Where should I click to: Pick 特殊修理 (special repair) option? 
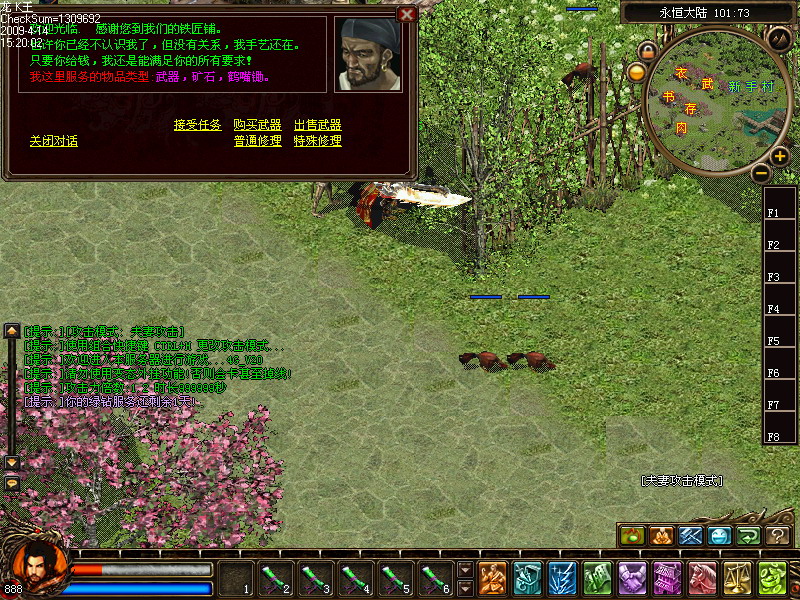pyautogui.click(x=317, y=141)
